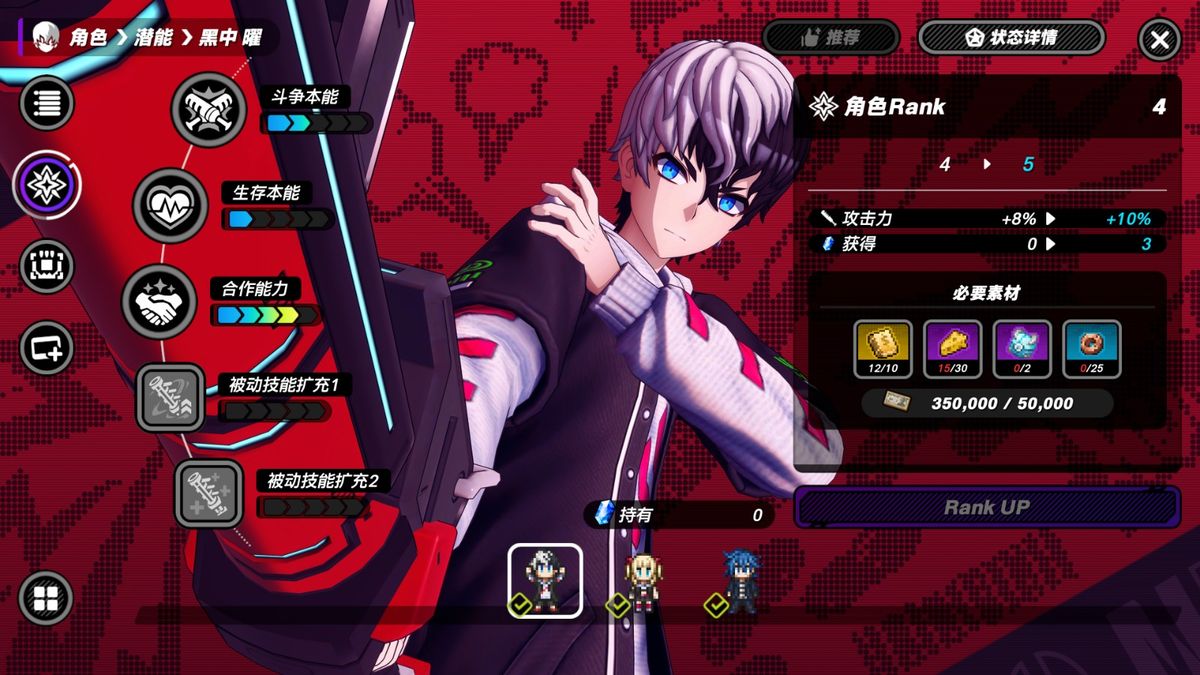This screenshot has height=675, width=1200.
Task: Choose the 合作能力 handshake node
Action: point(160,303)
